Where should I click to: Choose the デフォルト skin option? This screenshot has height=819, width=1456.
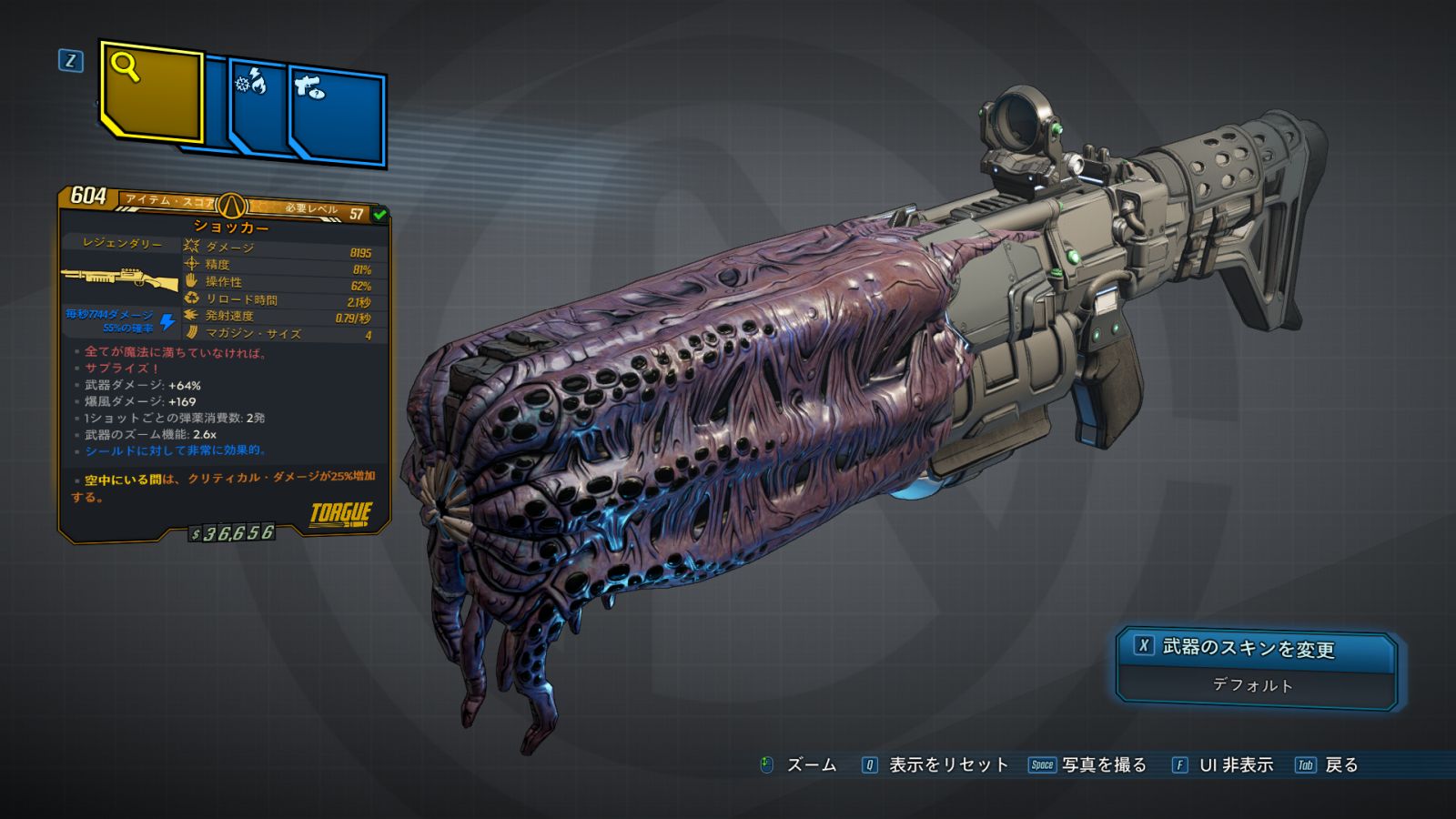pyautogui.click(x=1253, y=685)
